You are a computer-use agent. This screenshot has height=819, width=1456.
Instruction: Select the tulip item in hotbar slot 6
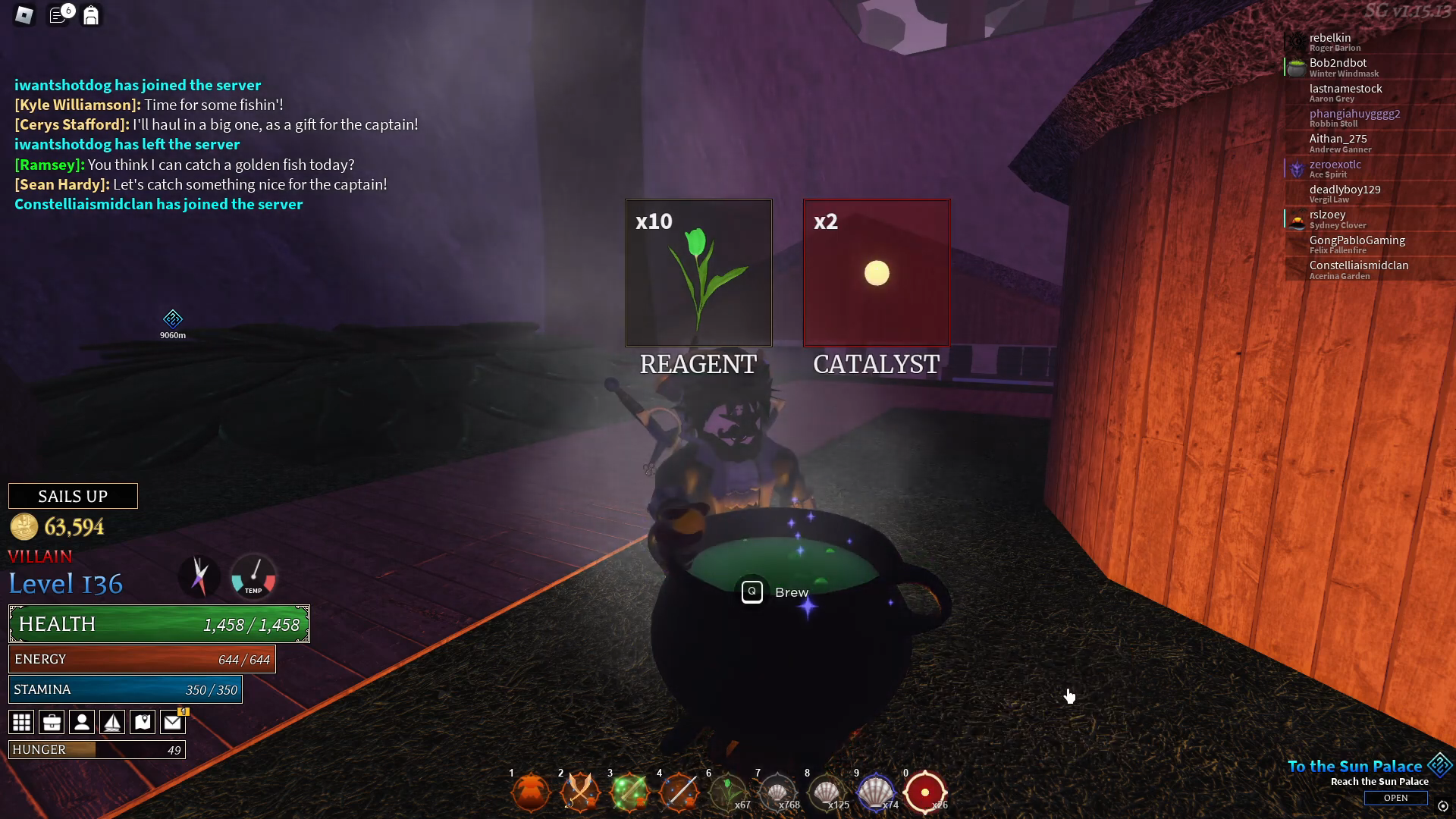(728, 791)
